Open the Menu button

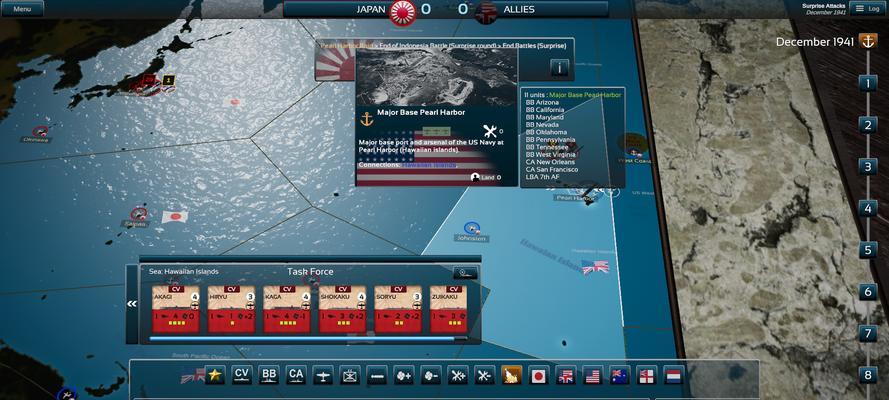[x=22, y=9]
